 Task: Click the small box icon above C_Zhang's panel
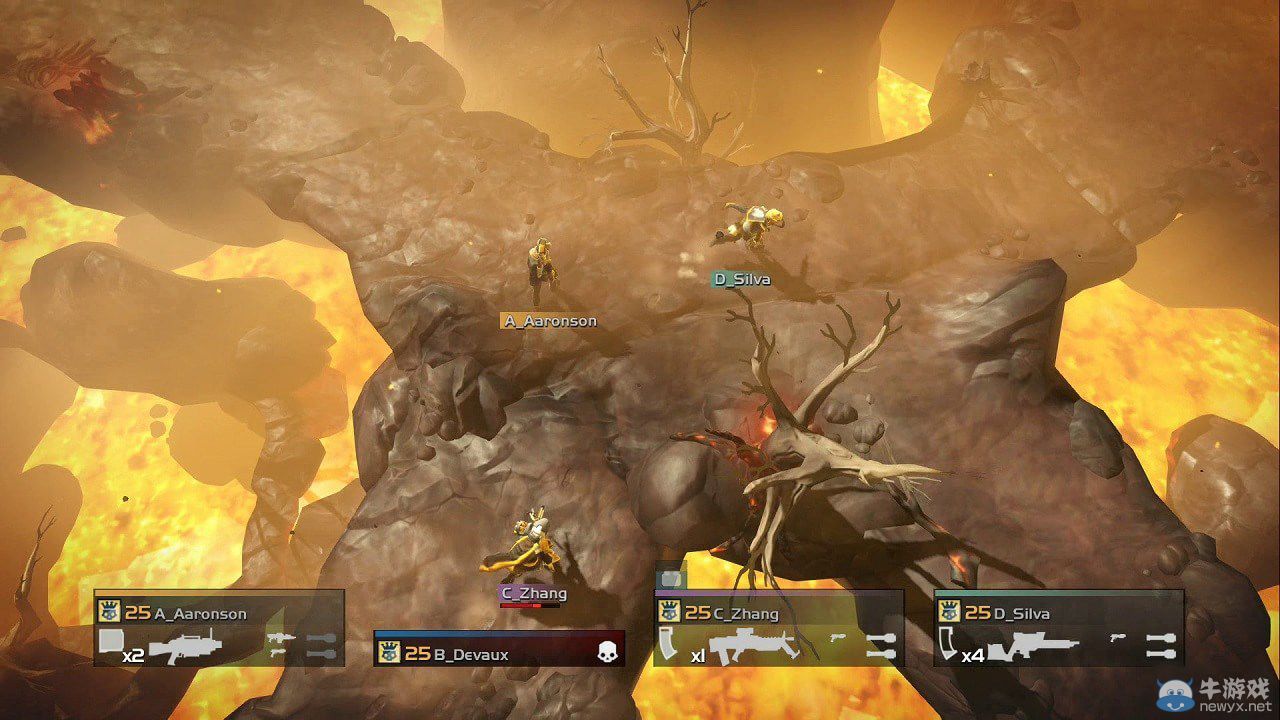click(671, 579)
